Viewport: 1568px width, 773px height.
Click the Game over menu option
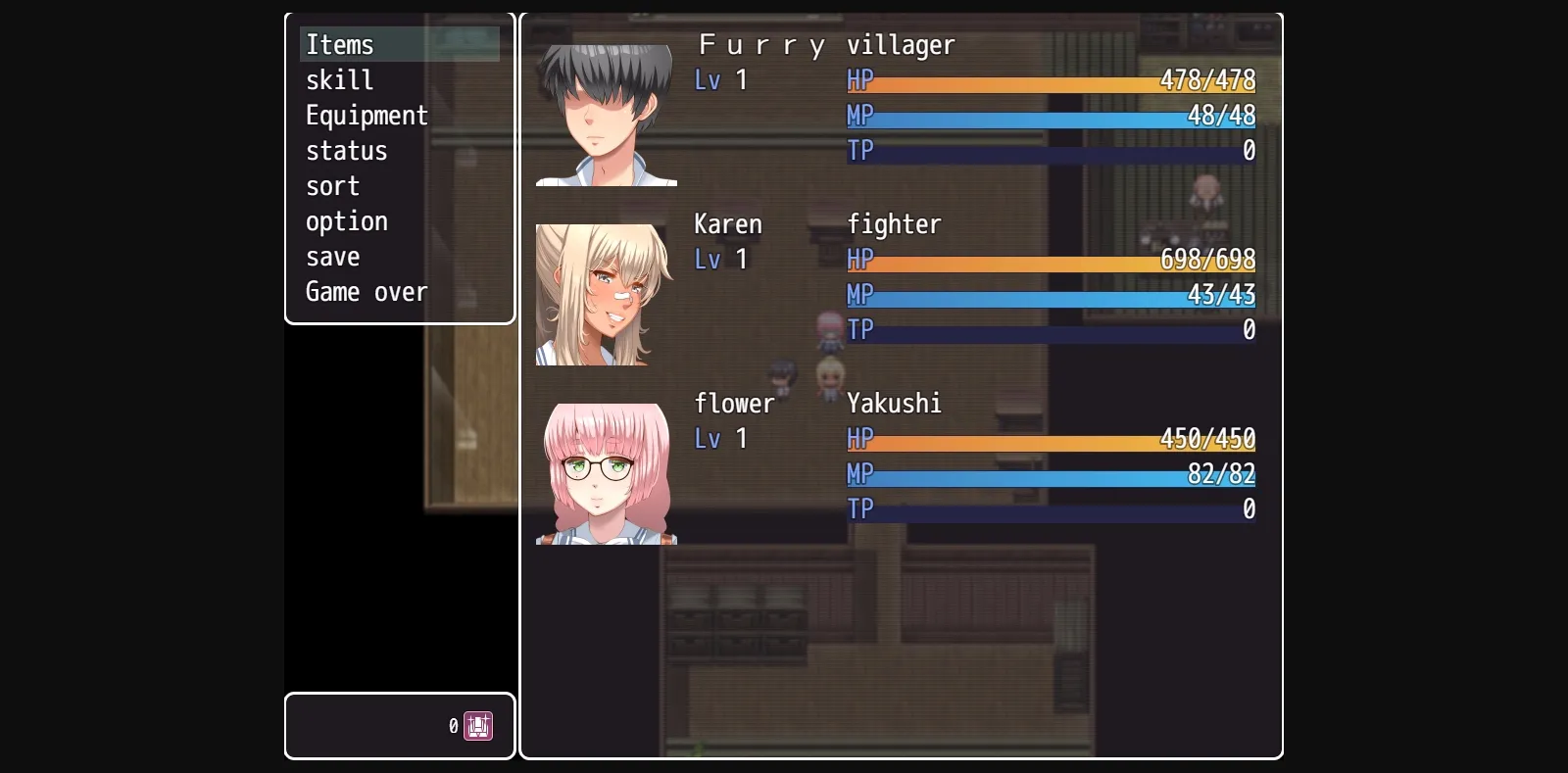point(367,291)
